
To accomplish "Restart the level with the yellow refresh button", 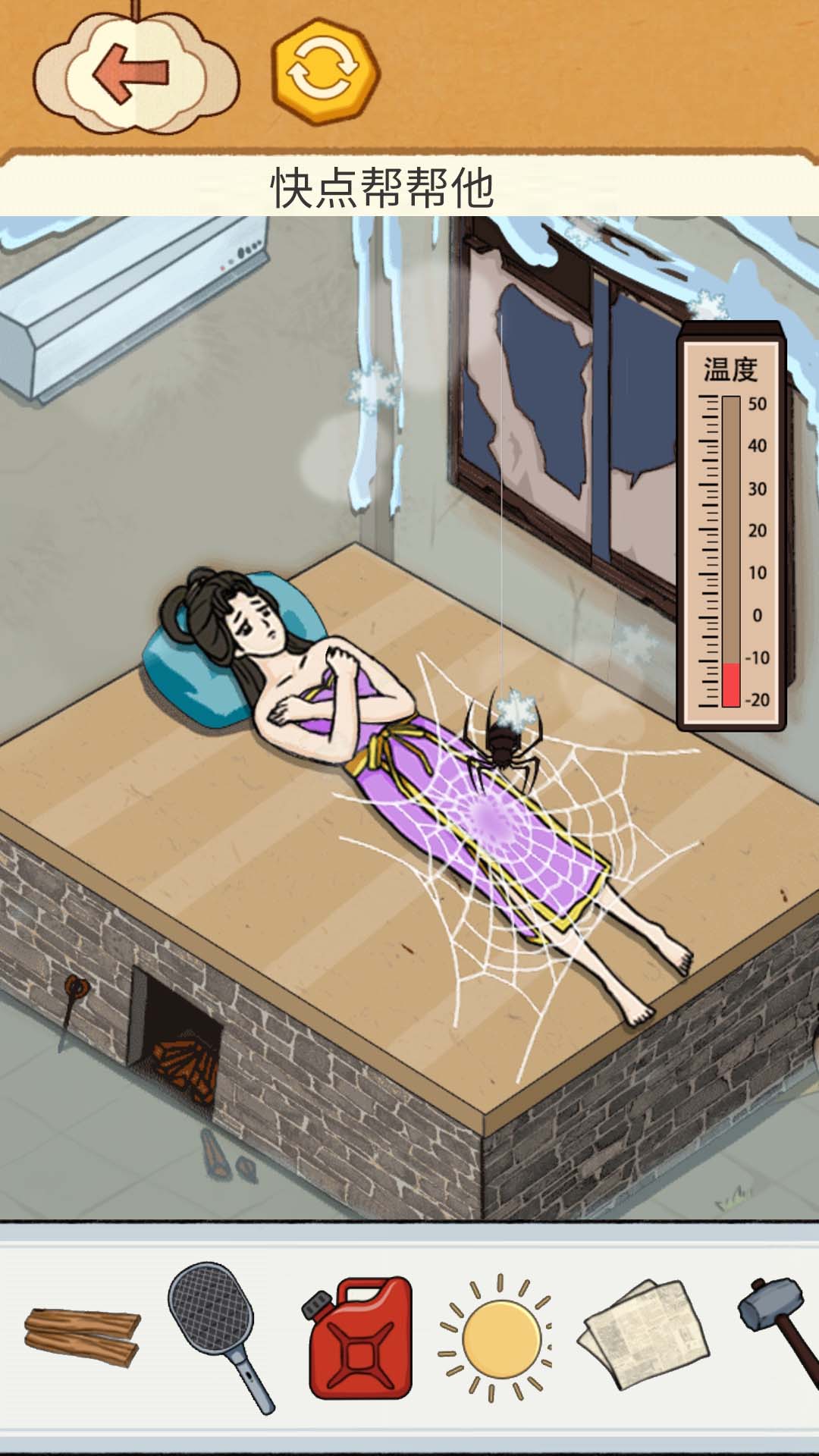I will coord(325,72).
